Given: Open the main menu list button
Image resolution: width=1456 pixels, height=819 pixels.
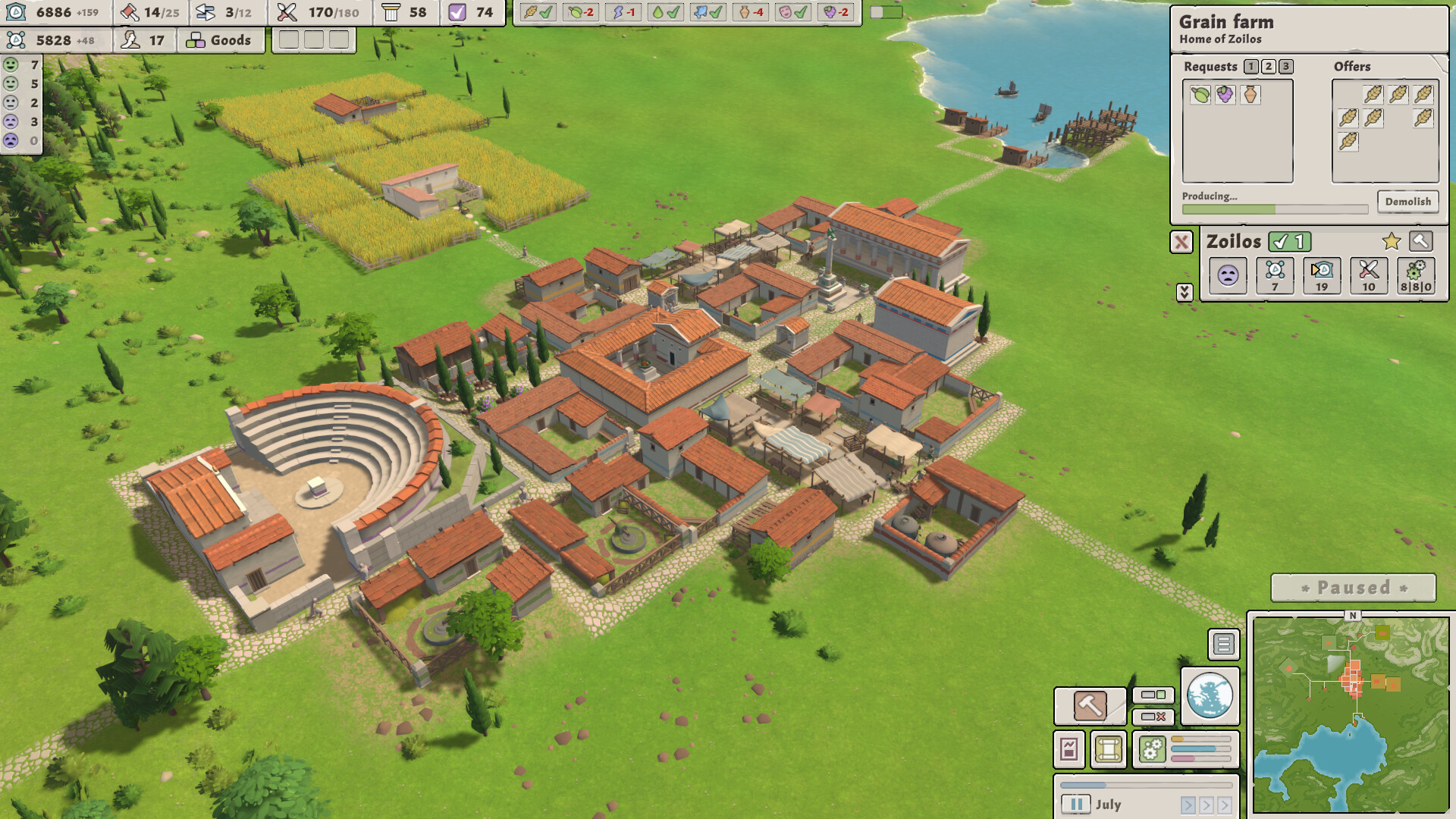Looking at the screenshot, I should point(1223,645).
